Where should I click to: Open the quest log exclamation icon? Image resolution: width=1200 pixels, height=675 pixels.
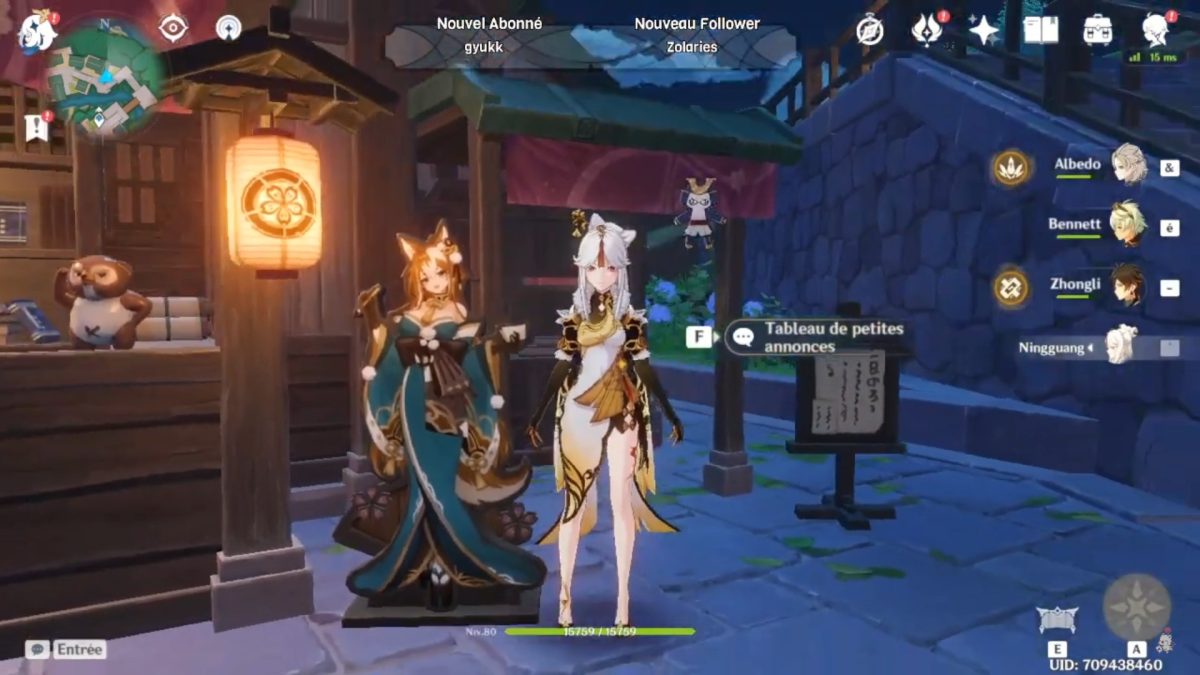(36, 129)
